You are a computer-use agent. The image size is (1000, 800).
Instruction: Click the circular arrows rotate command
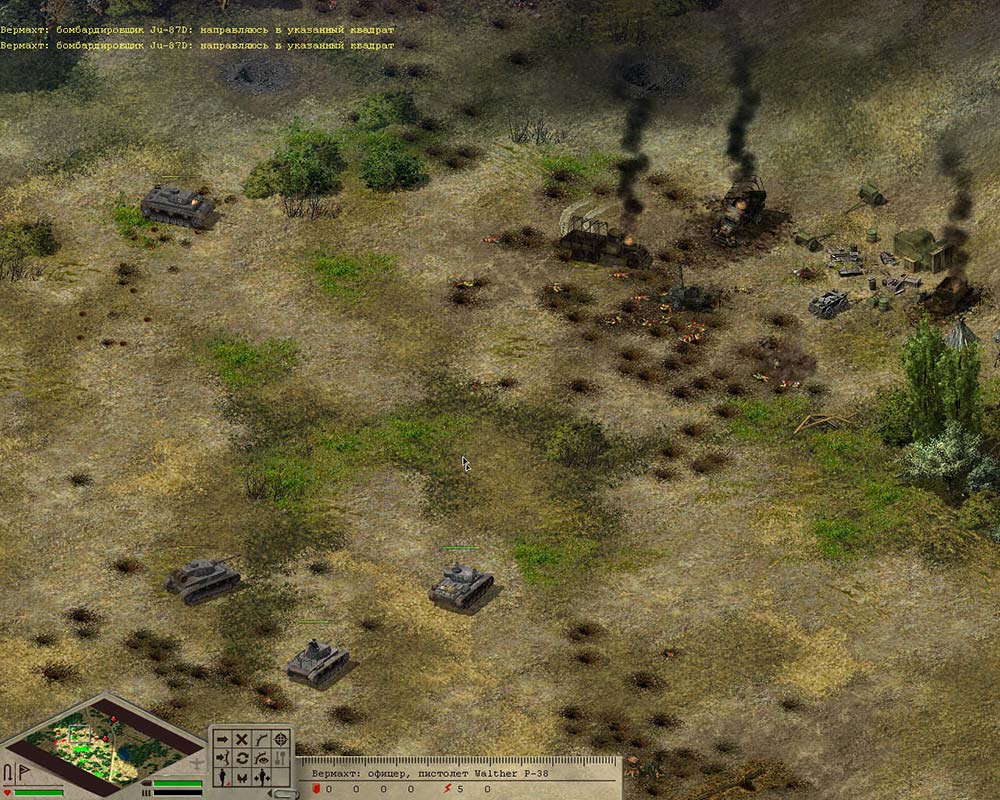[x=241, y=758]
